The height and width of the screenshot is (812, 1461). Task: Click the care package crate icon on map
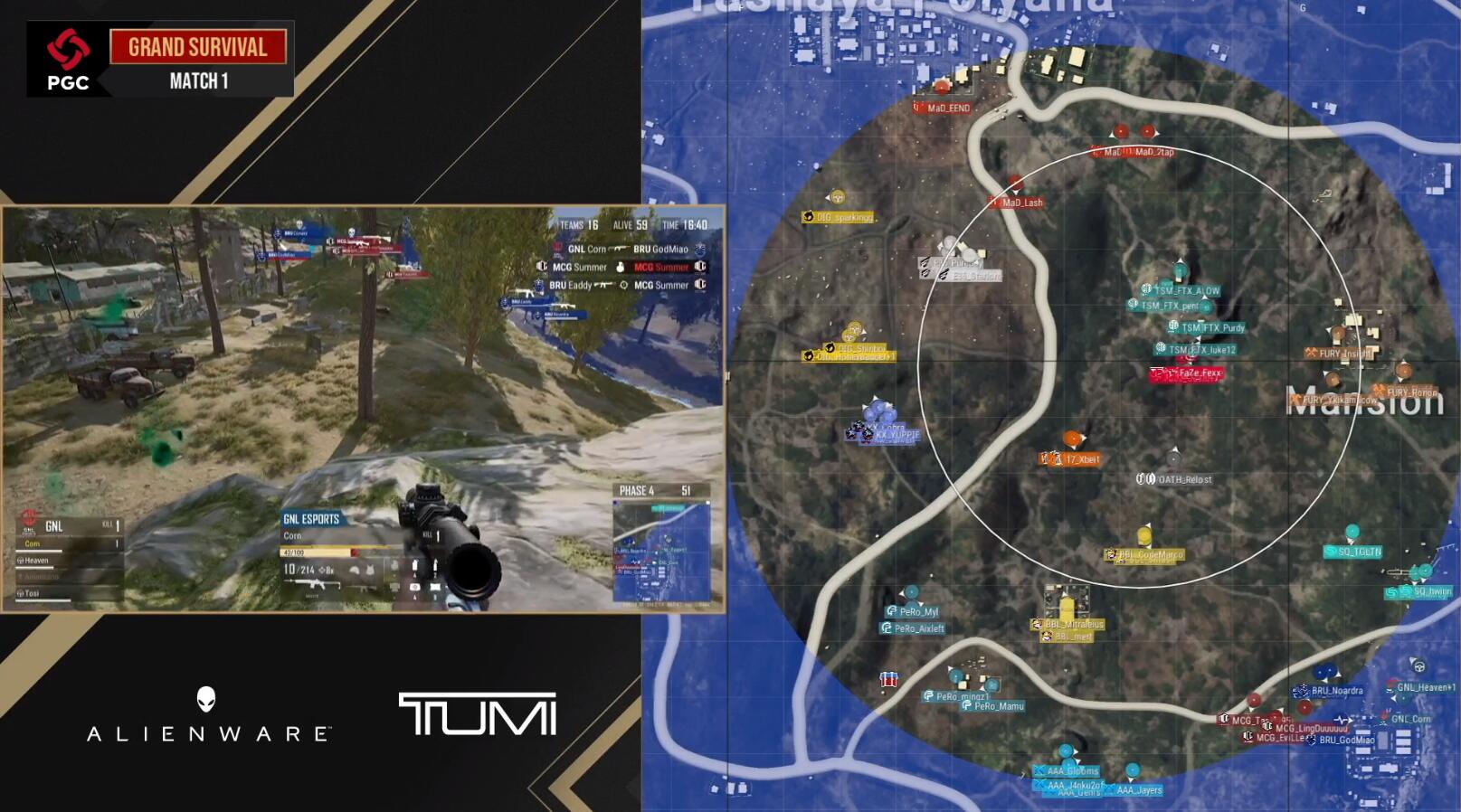tap(889, 679)
